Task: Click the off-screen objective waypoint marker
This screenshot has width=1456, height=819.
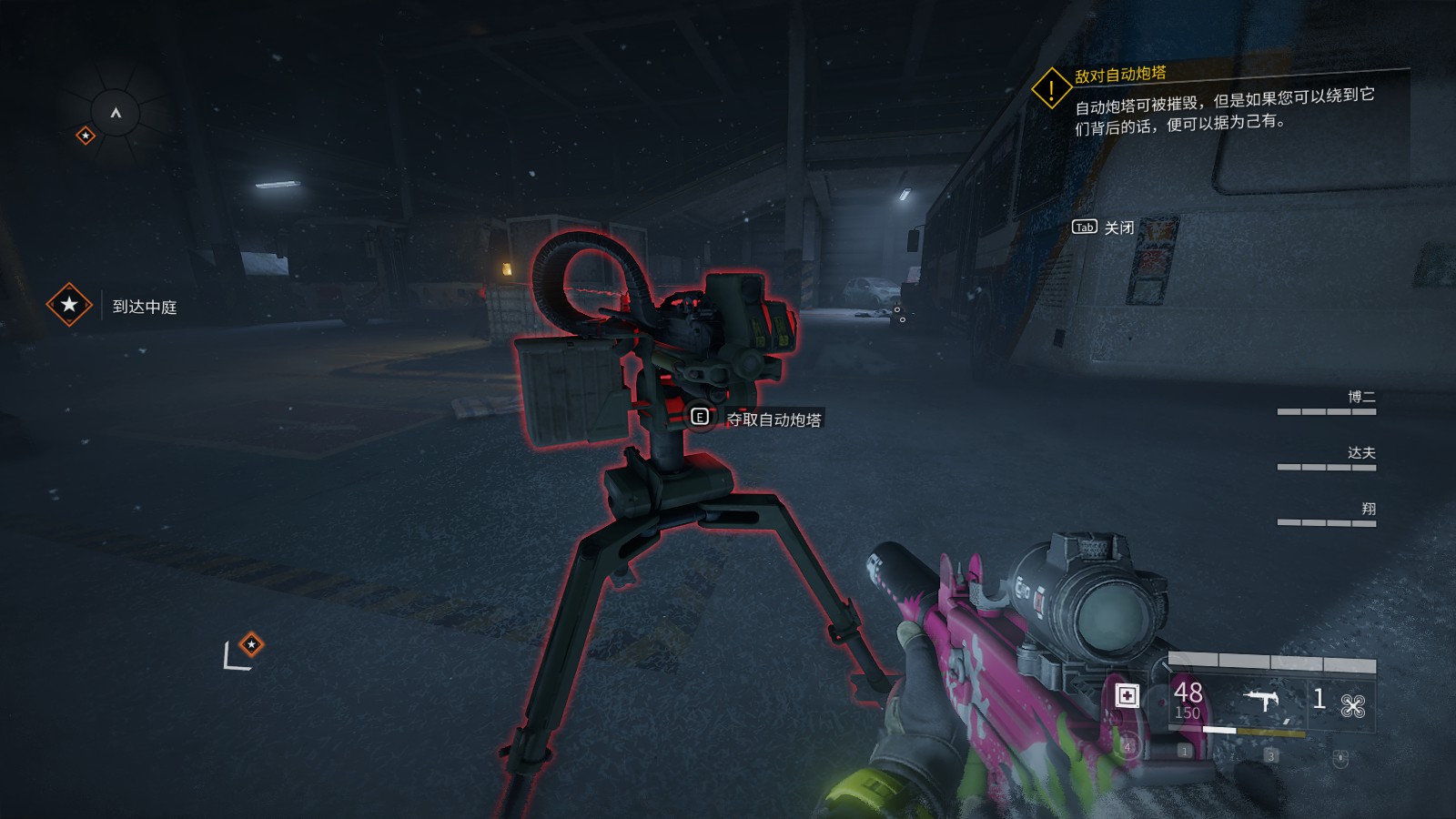Action: coord(251,644)
